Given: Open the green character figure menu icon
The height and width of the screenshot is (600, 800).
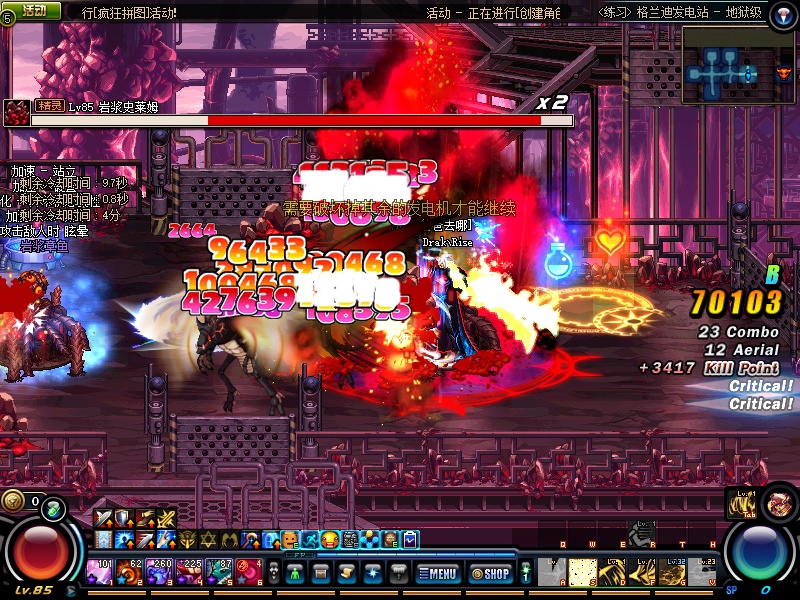Looking at the screenshot, I should coord(295,573).
